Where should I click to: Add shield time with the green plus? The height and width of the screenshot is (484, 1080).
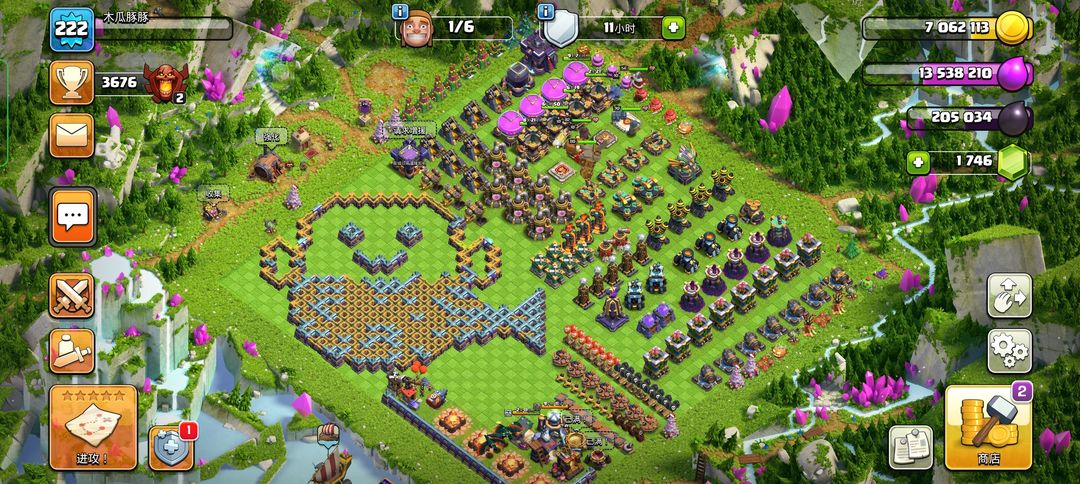pyautogui.click(x=672, y=28)
